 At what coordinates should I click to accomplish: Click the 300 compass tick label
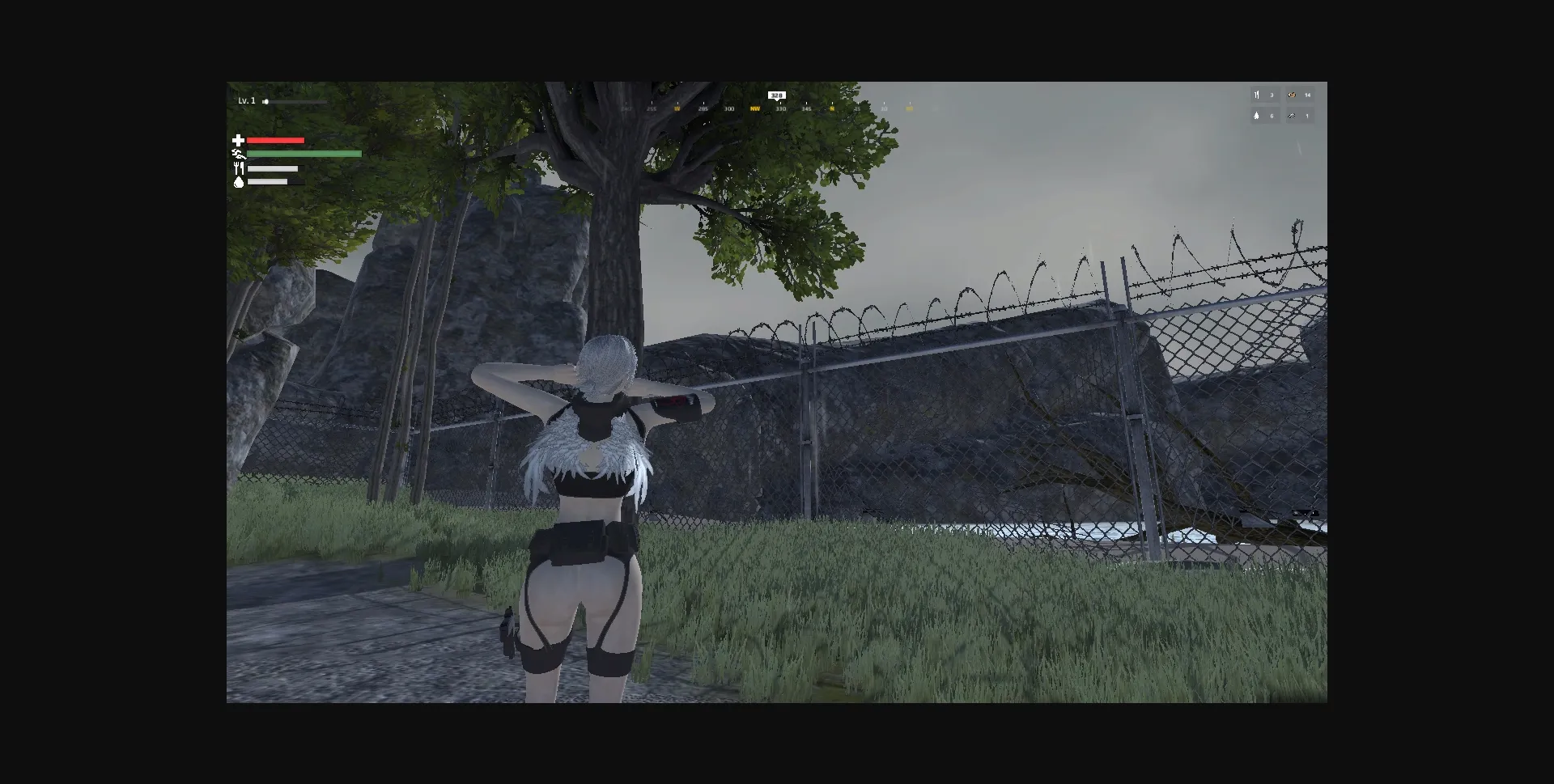[x=729, y=108]
